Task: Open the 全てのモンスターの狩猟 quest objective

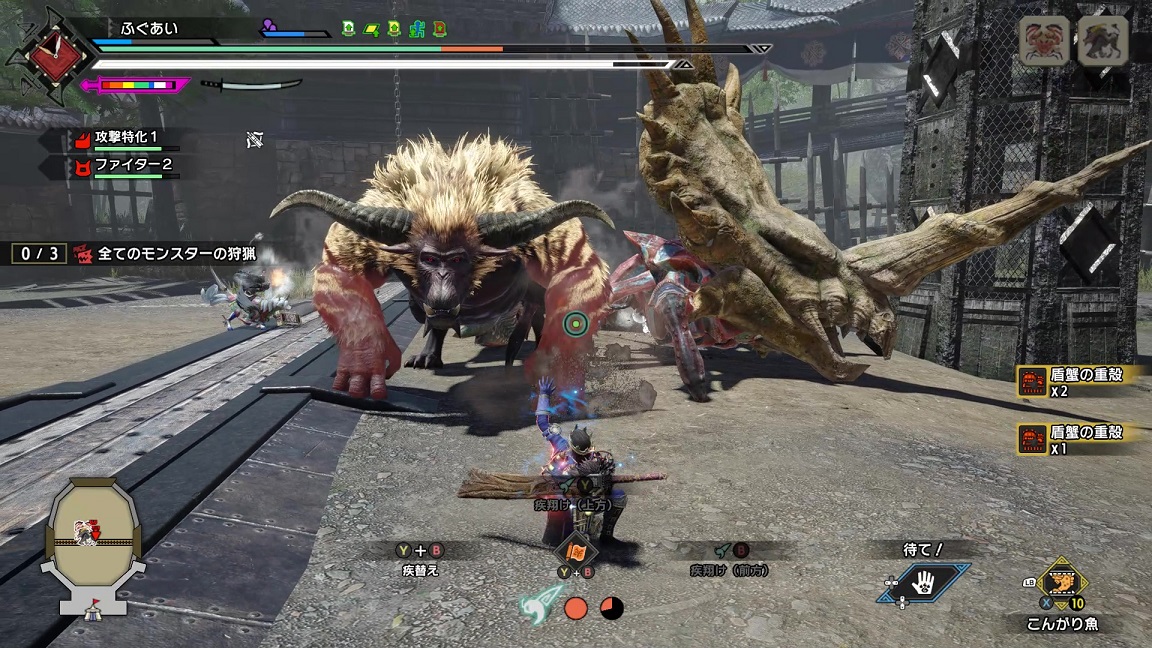Action: (175, 254)
